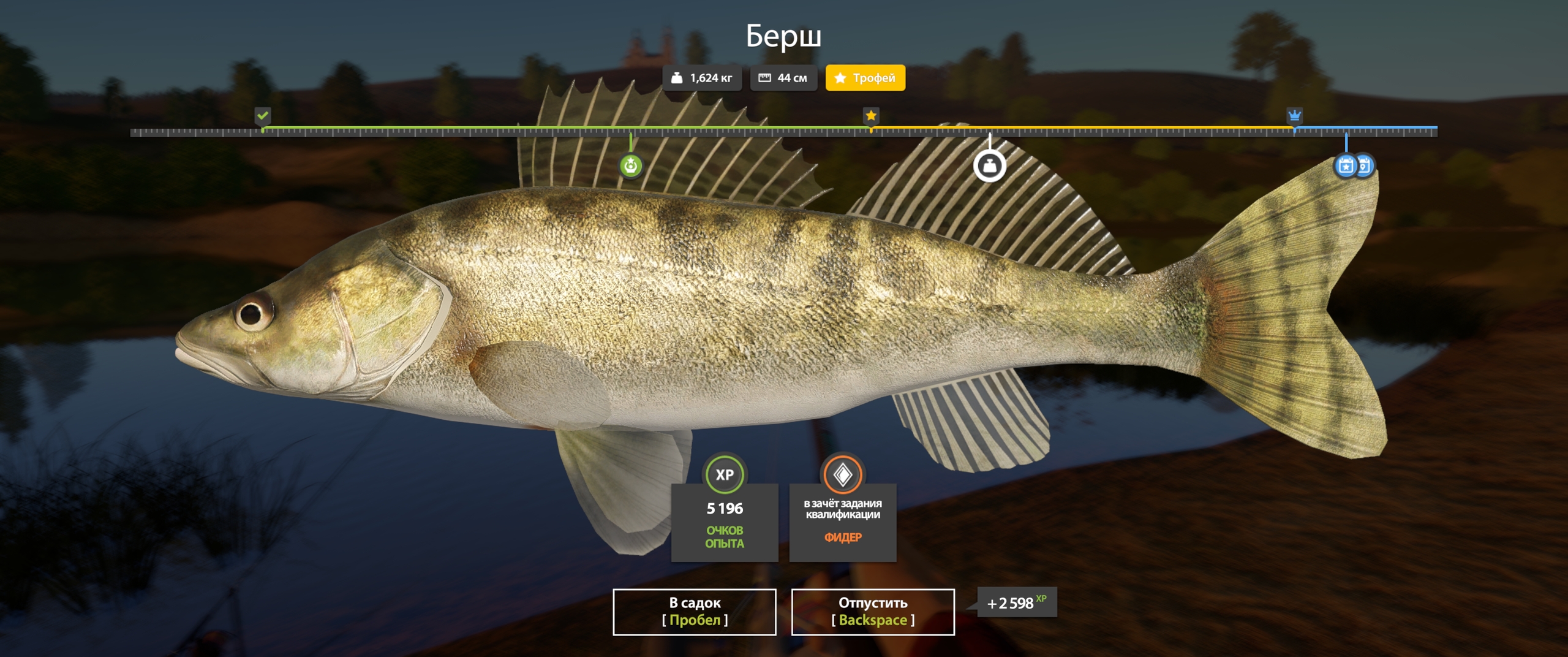Release the fish with Отпустить button
The height and width of the screenshot is (657, 1568).
click(x=872, y=612)
